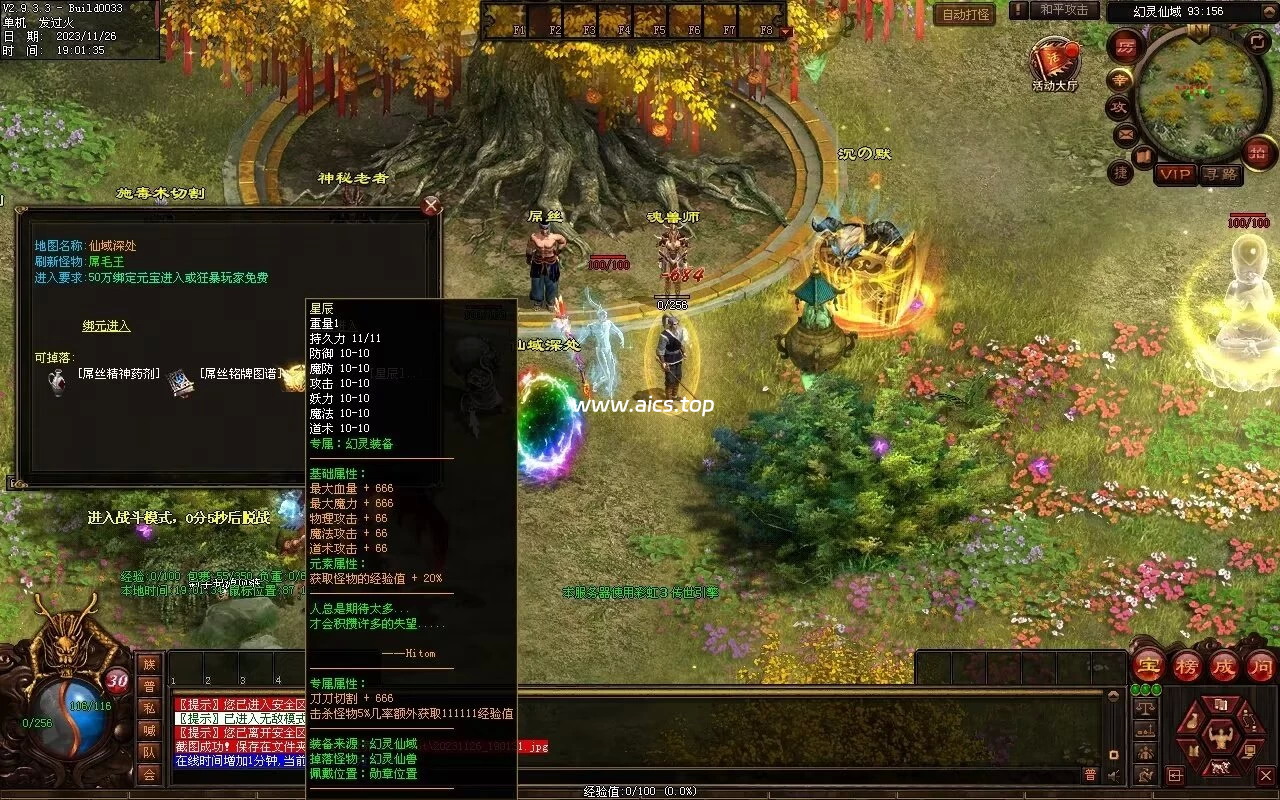
Task: Select the 队 team chat channel
Action: coord(149,752)
